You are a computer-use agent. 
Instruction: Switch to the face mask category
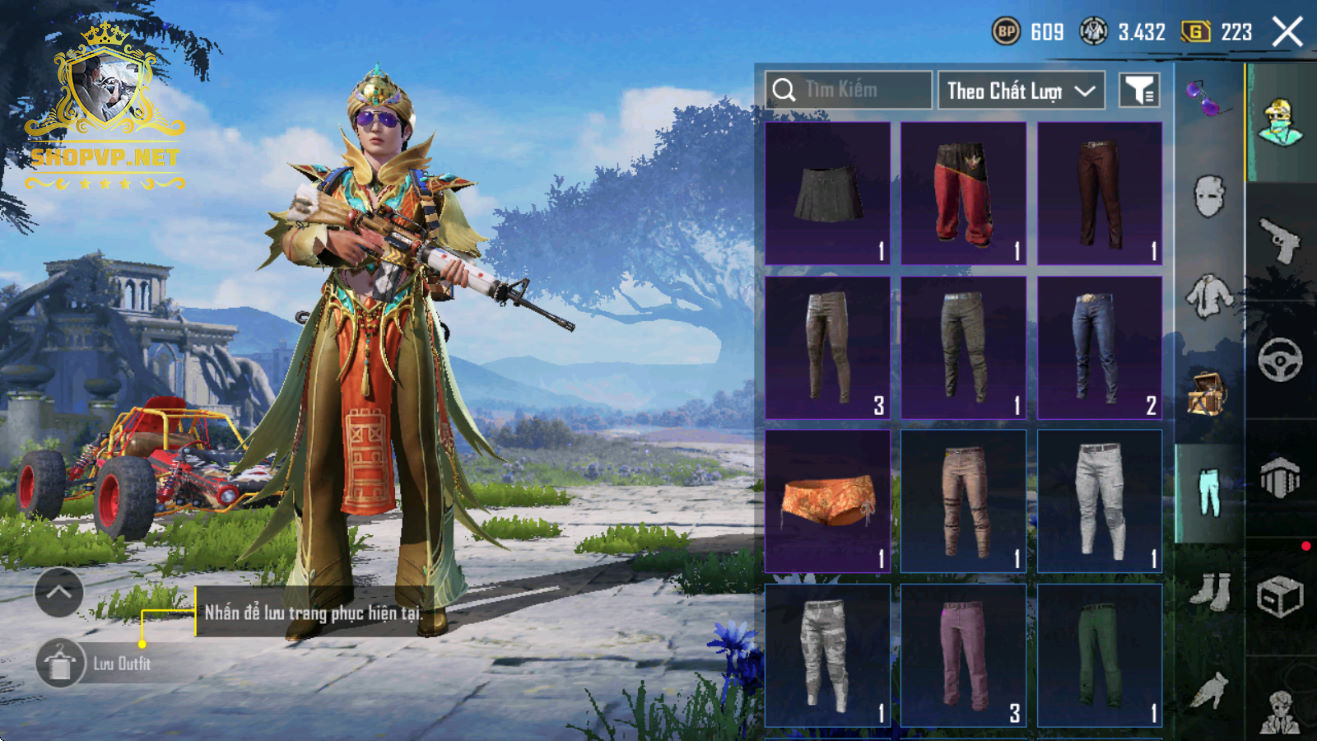1209,196
